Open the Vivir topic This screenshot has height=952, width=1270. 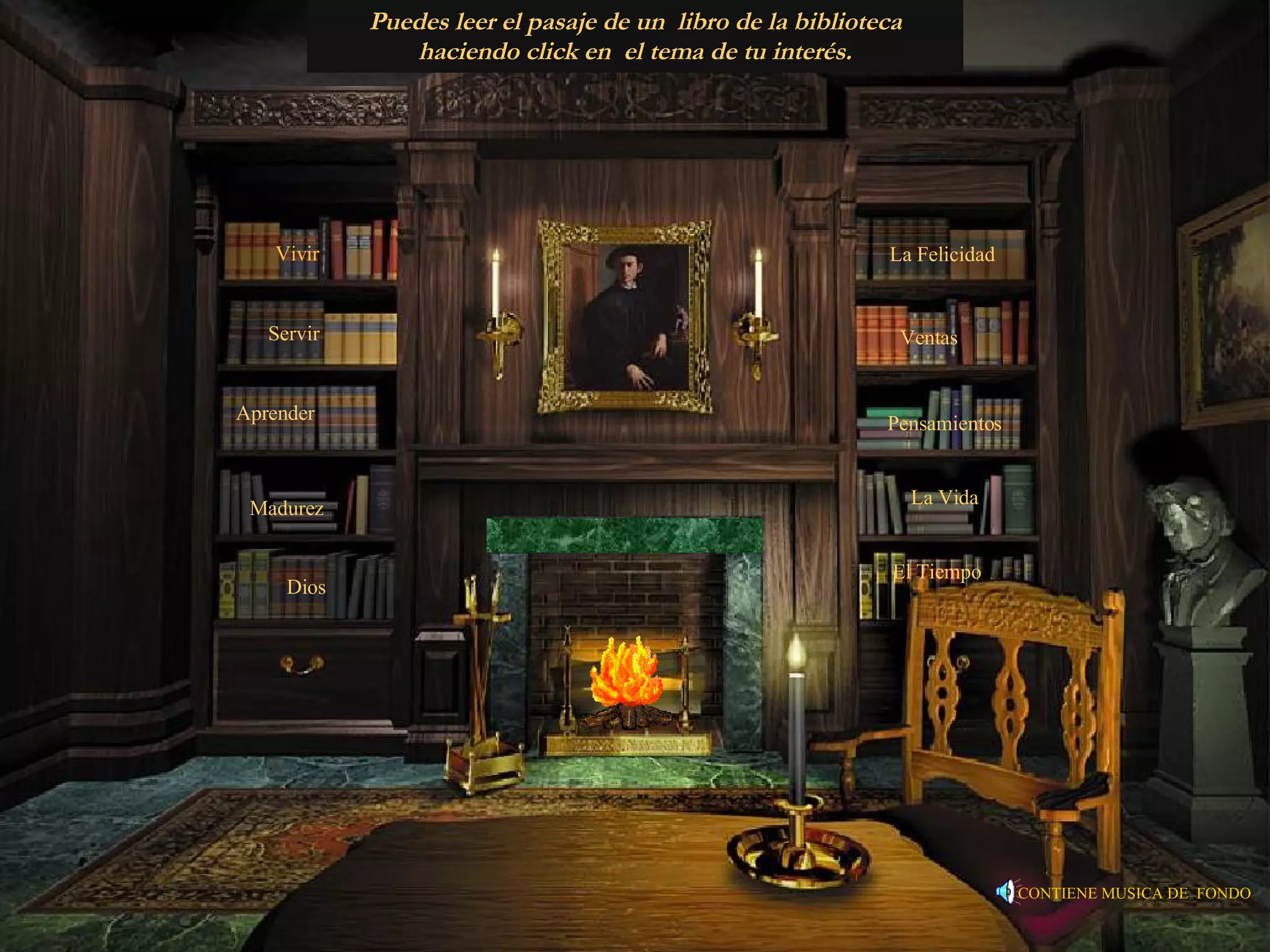pos(298,254)
